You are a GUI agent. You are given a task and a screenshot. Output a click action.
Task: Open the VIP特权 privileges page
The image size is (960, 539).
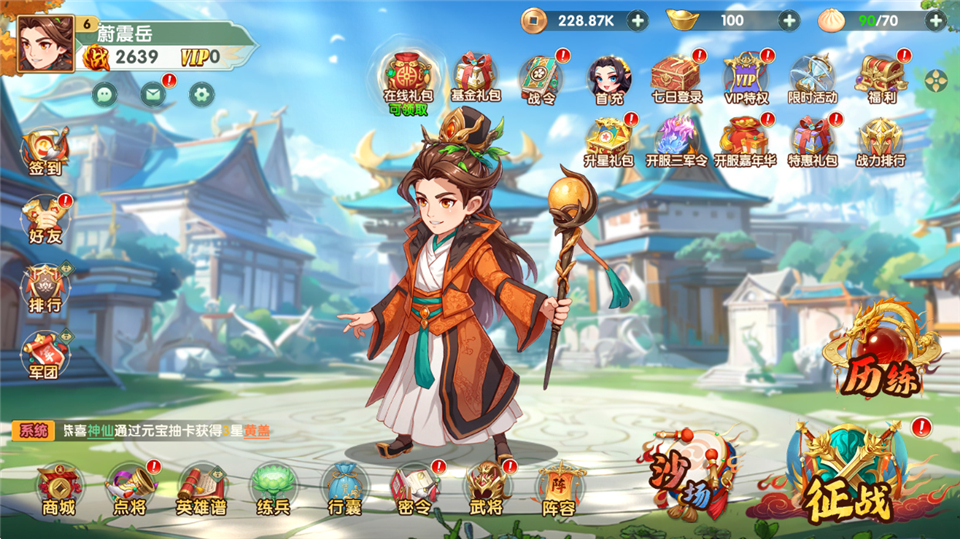(746, 78)
